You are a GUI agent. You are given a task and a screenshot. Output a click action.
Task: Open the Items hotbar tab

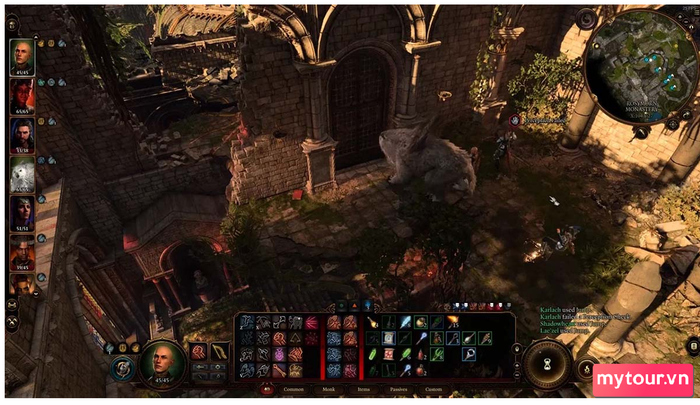pyautogui.click(x=363, y=389)
